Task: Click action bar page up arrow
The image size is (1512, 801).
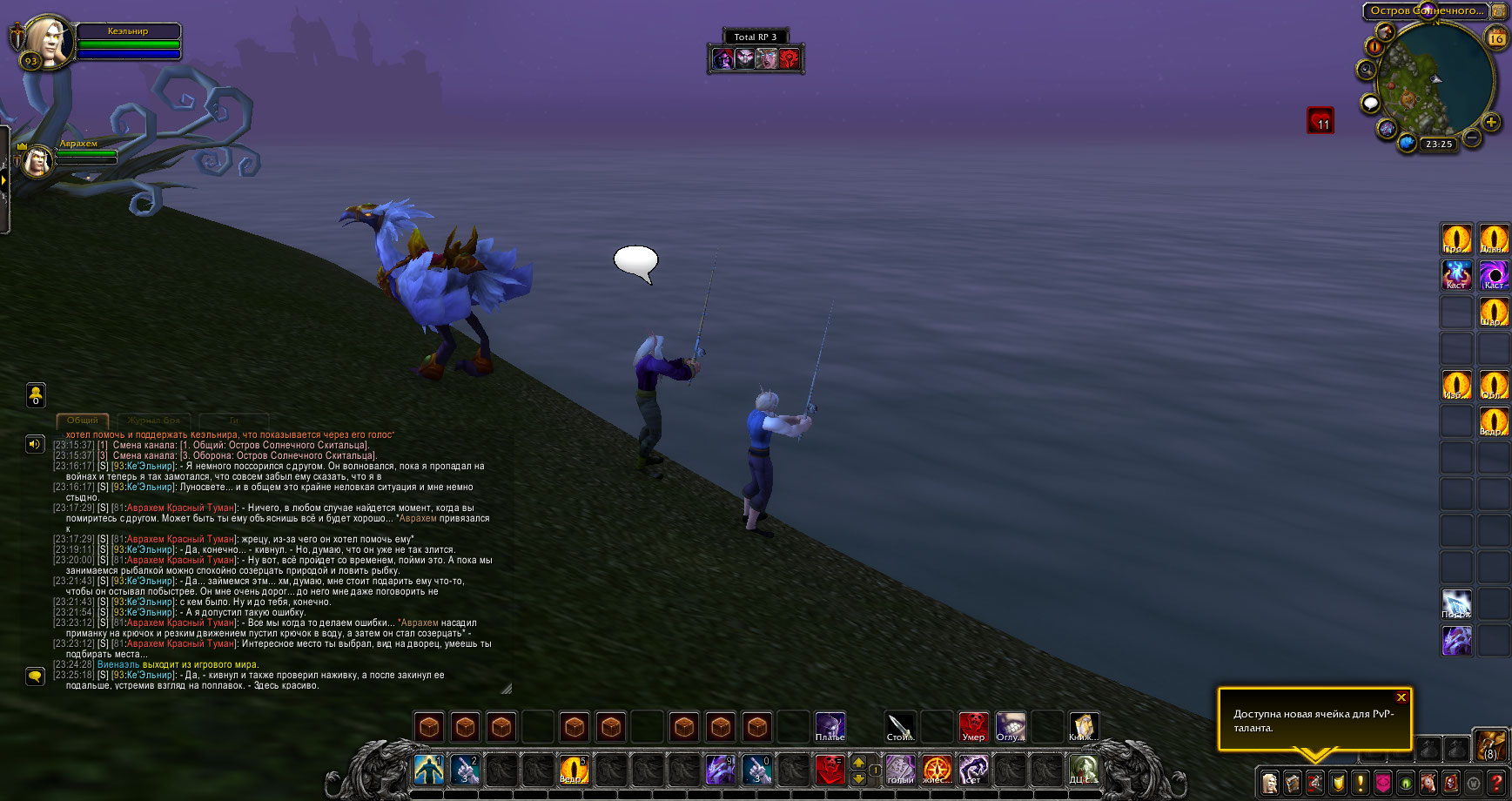Action: (x=858, y=763)
